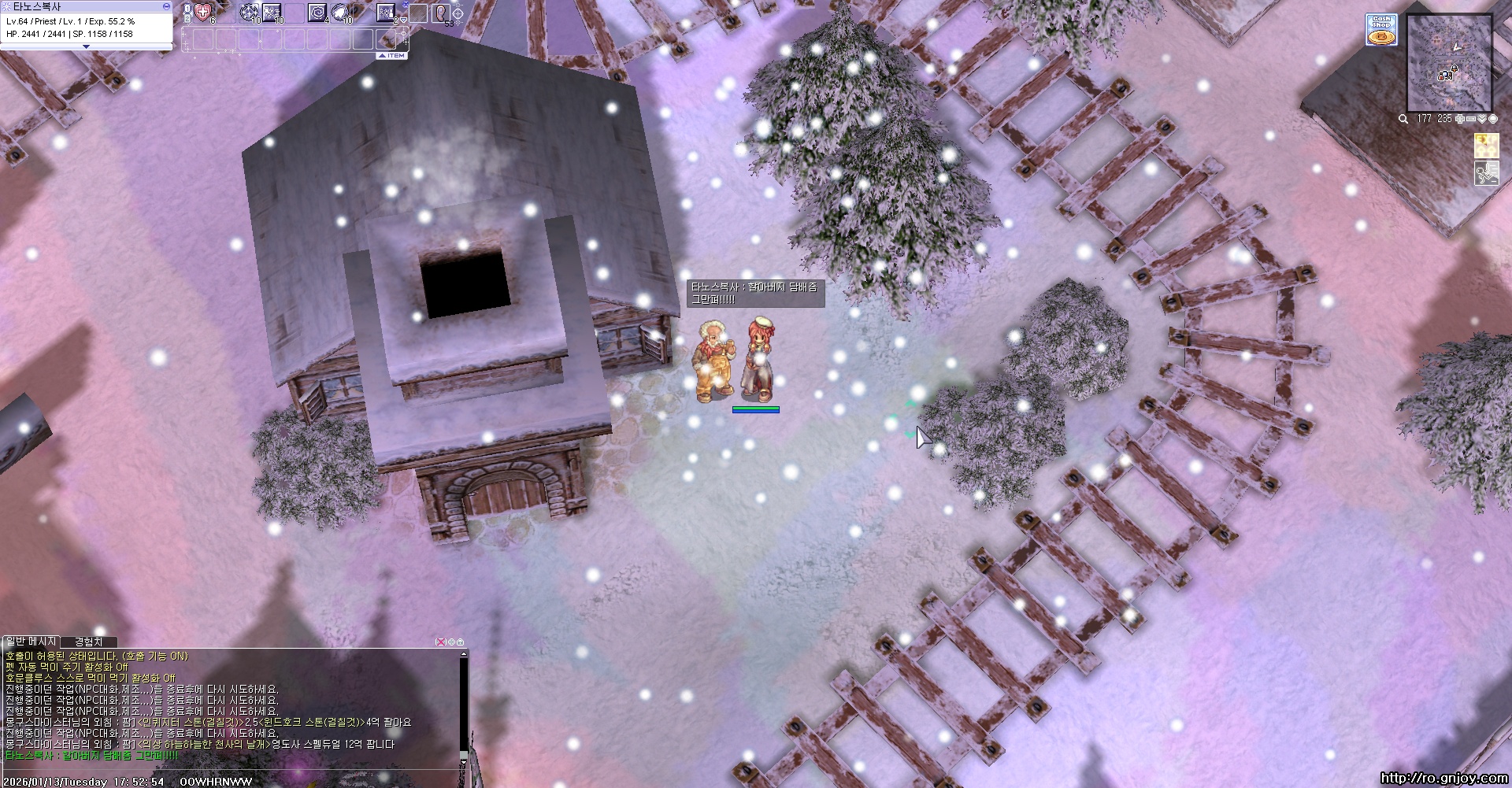Click the red X chat window icon
Image resolution: width=1512 pixels, height=788 pixels.
[441, 642]
